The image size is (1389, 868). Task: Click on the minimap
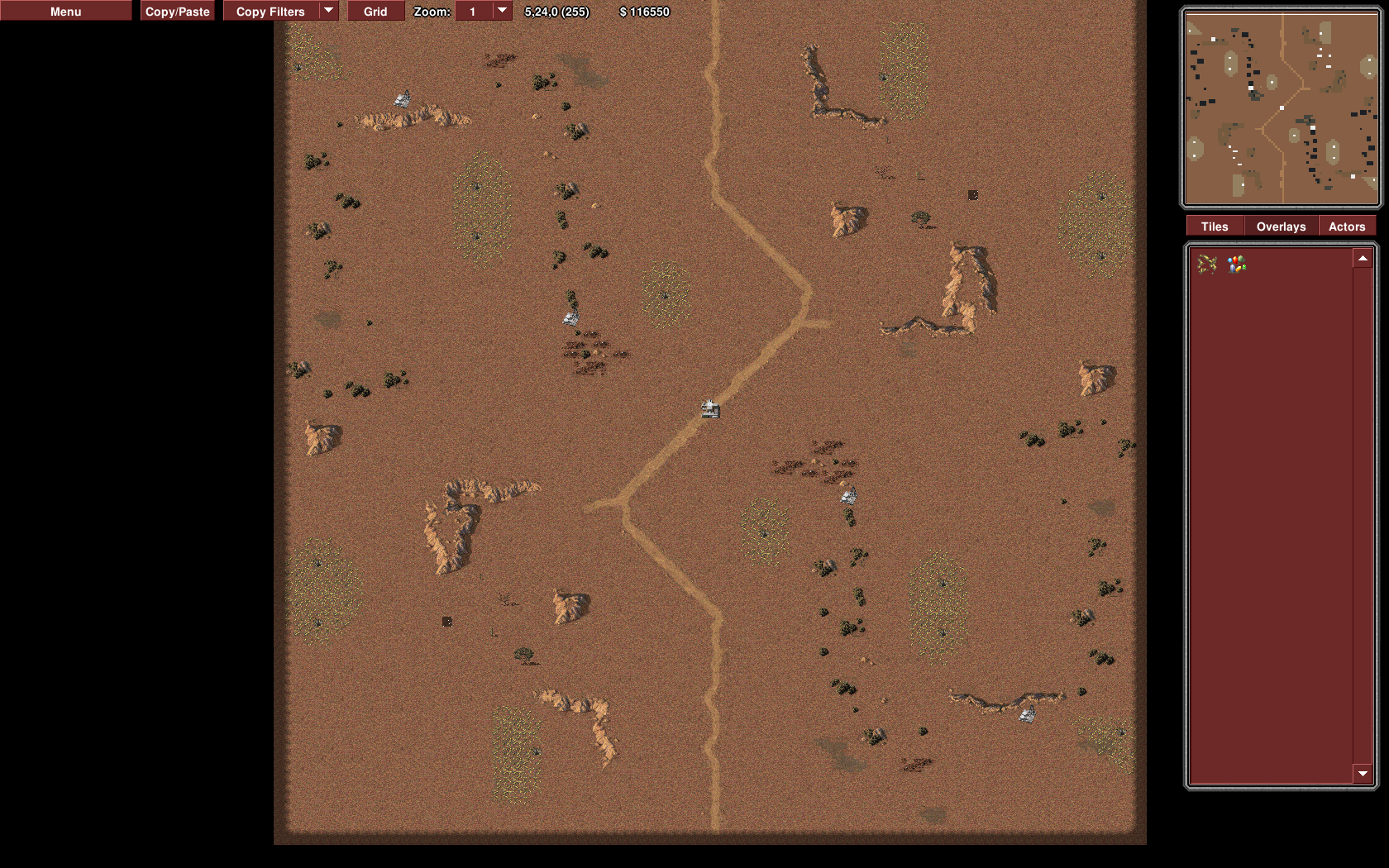tap(1281, 108)
